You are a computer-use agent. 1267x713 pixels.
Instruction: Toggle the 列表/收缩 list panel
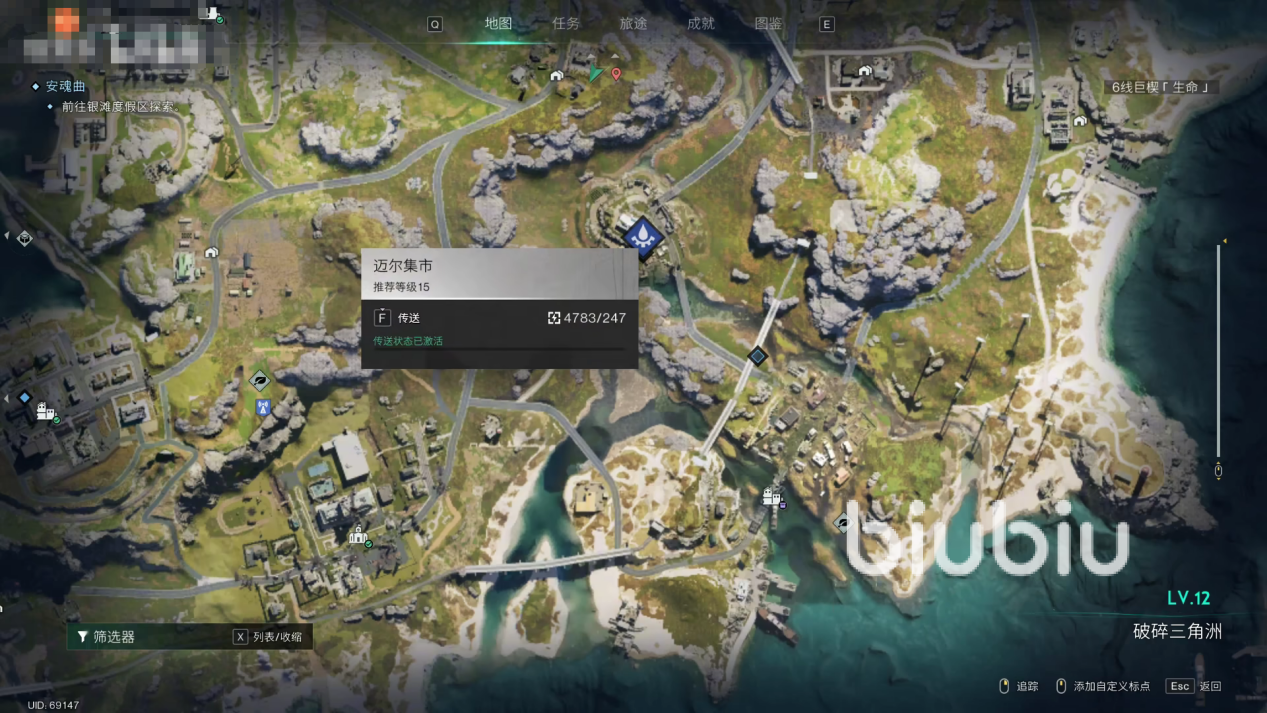pyautogui.click(x=268, y=637)
